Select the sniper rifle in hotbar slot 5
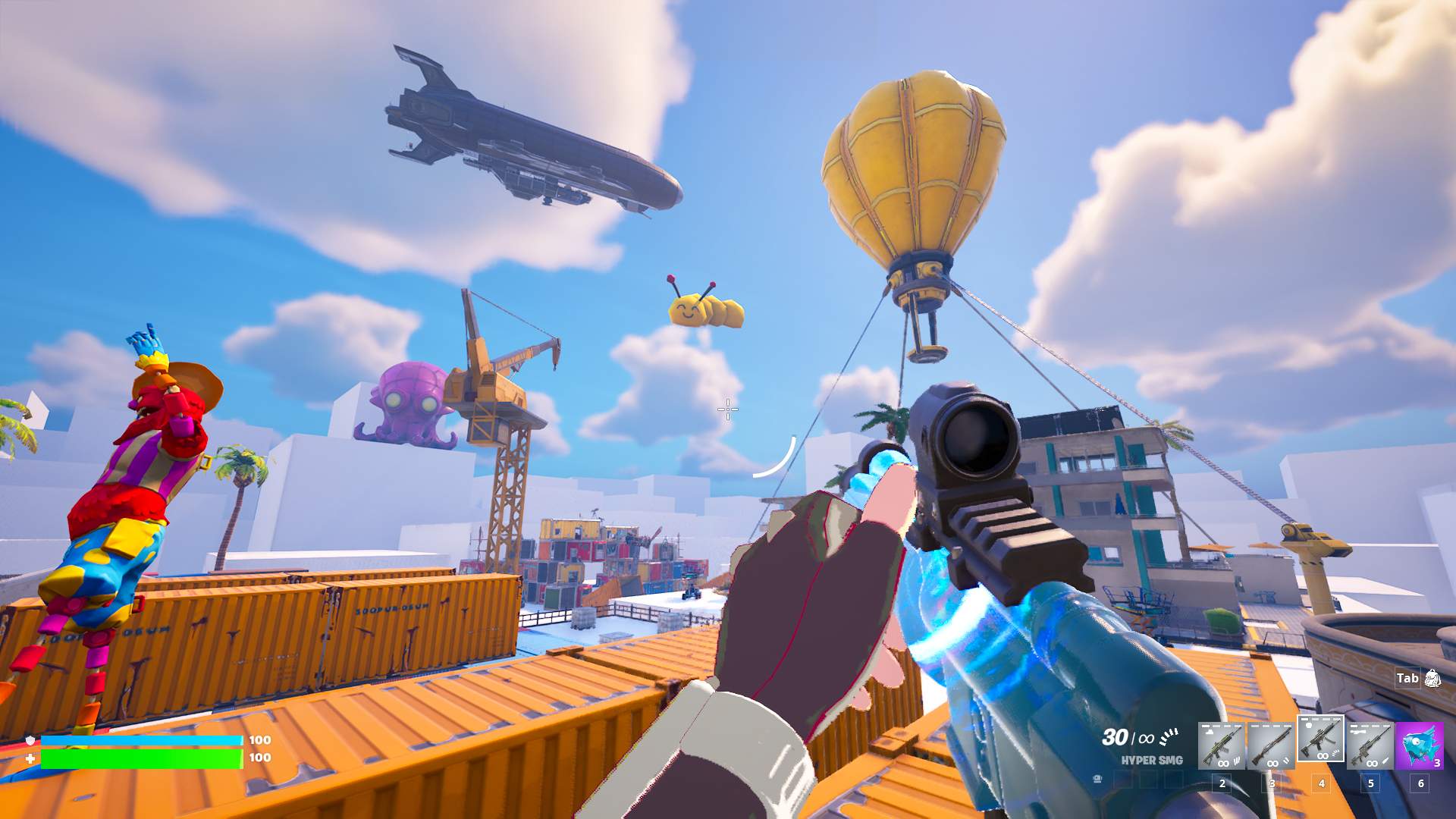Viewport: 1456px width, 819px height. tap(1371, 745)
